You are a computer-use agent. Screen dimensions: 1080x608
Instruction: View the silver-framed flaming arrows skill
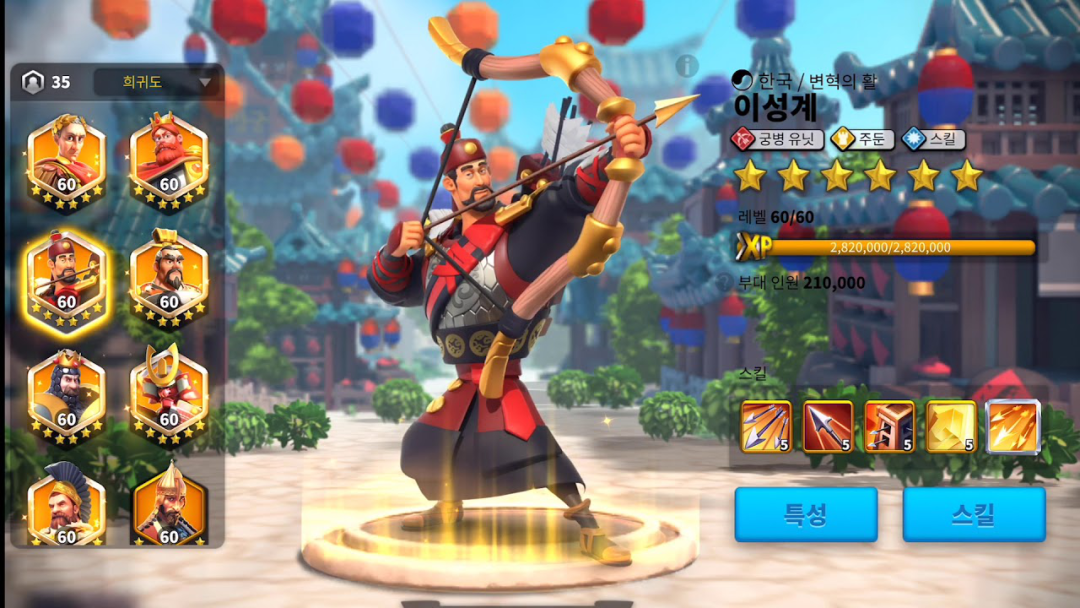[1013, 427]
